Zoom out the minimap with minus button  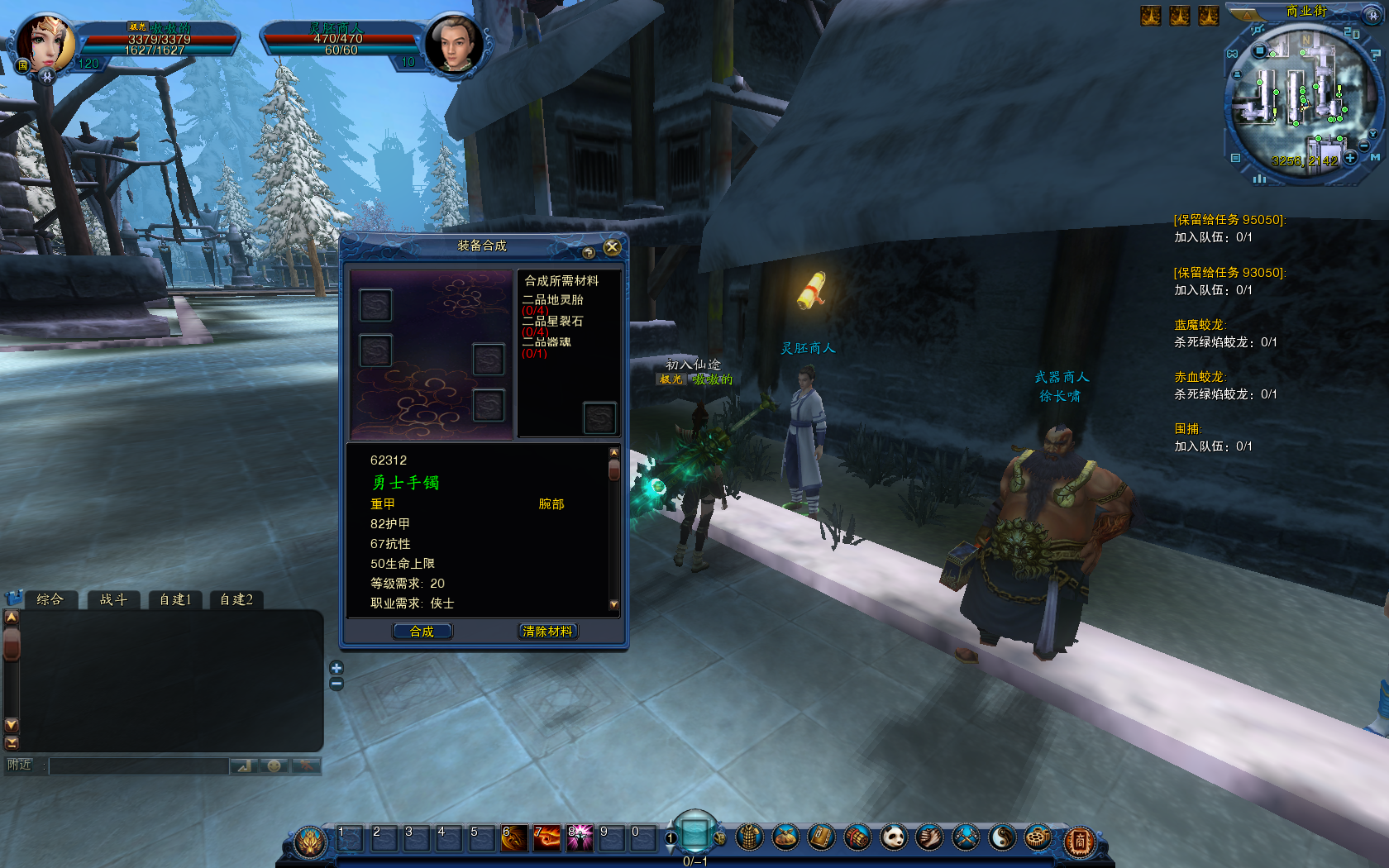coord(1363,145)
